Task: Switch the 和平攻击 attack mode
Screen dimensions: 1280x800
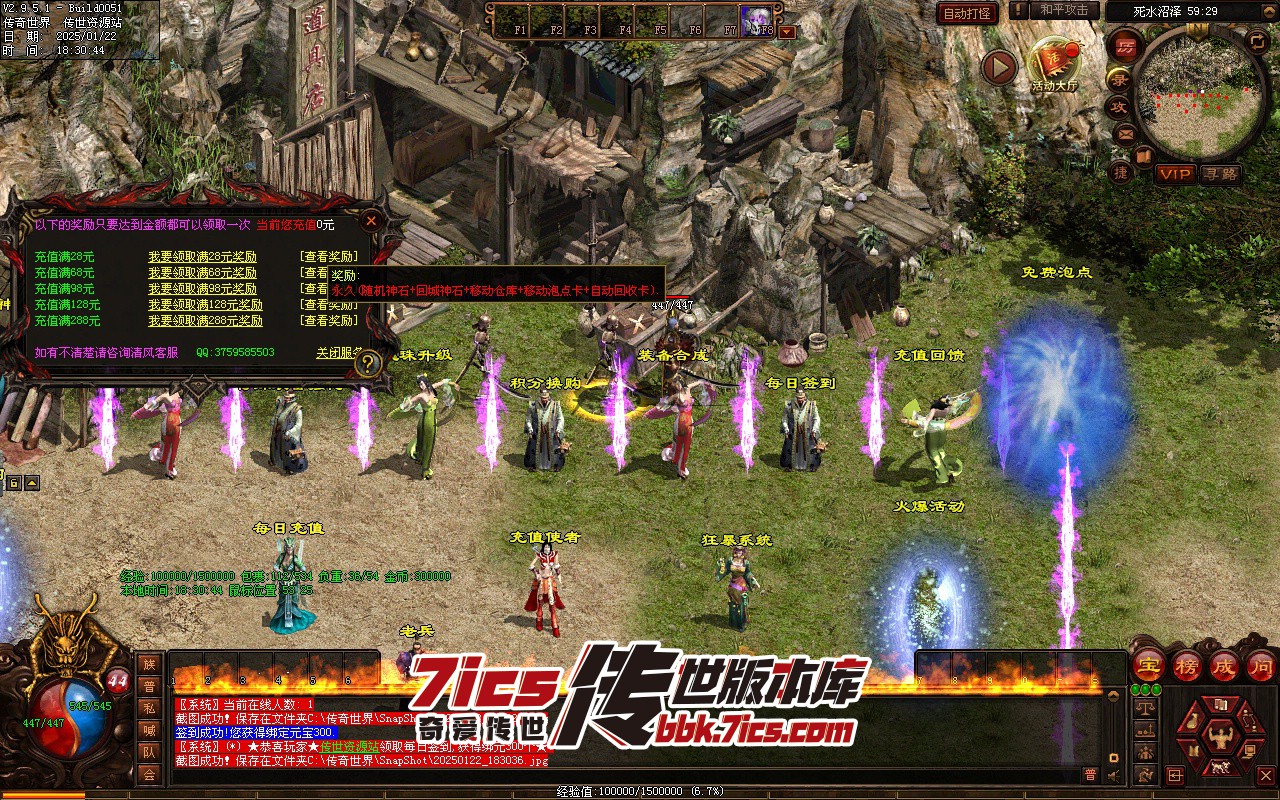Action: click(x=1064, y=10)
